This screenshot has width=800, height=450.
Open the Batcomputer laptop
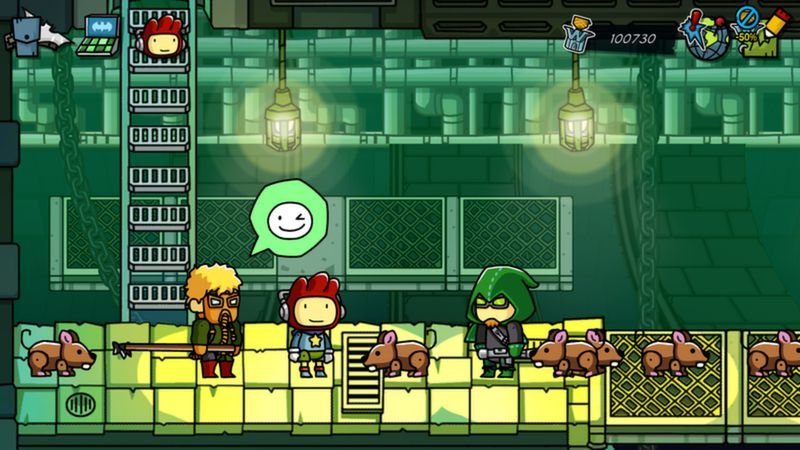pos(100,33)
